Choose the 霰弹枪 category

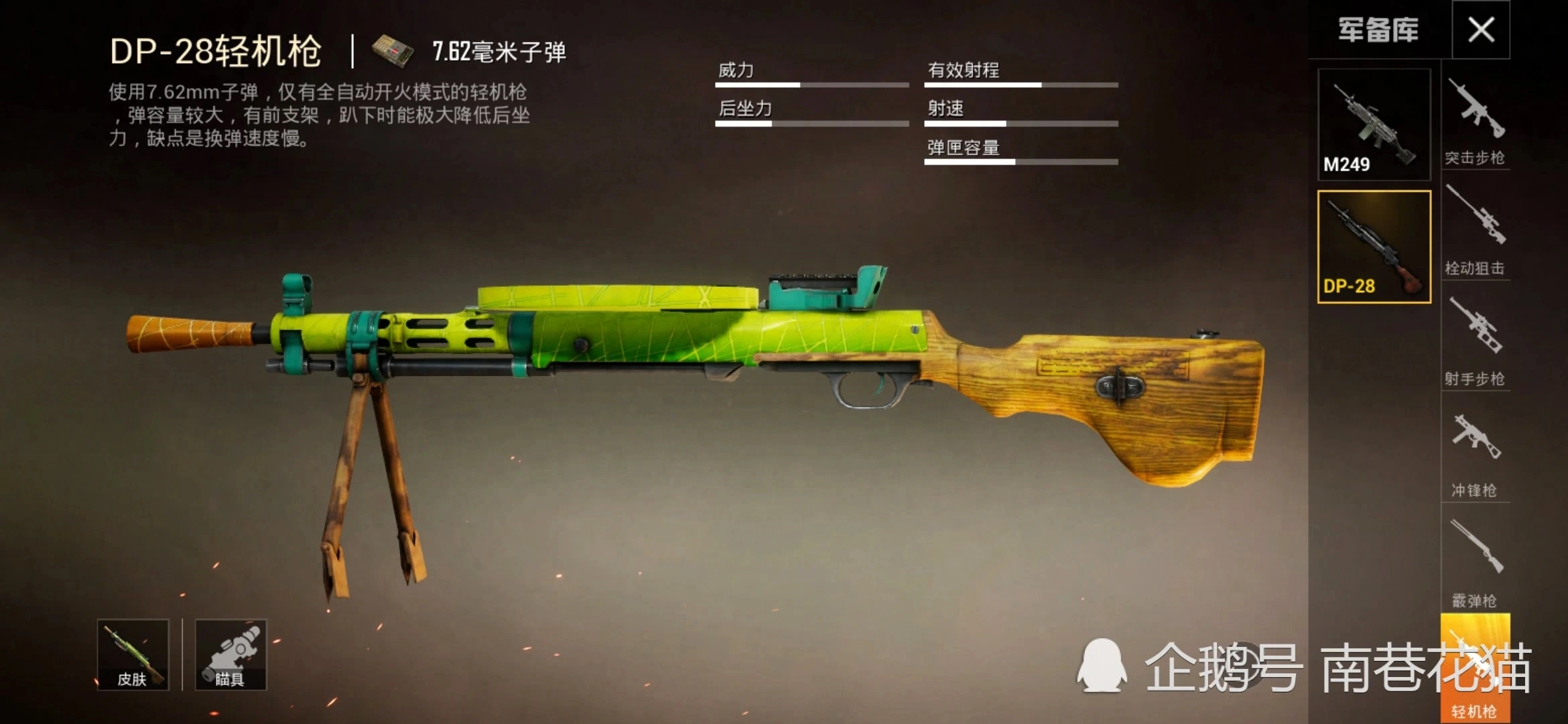tap(1475, 563)
